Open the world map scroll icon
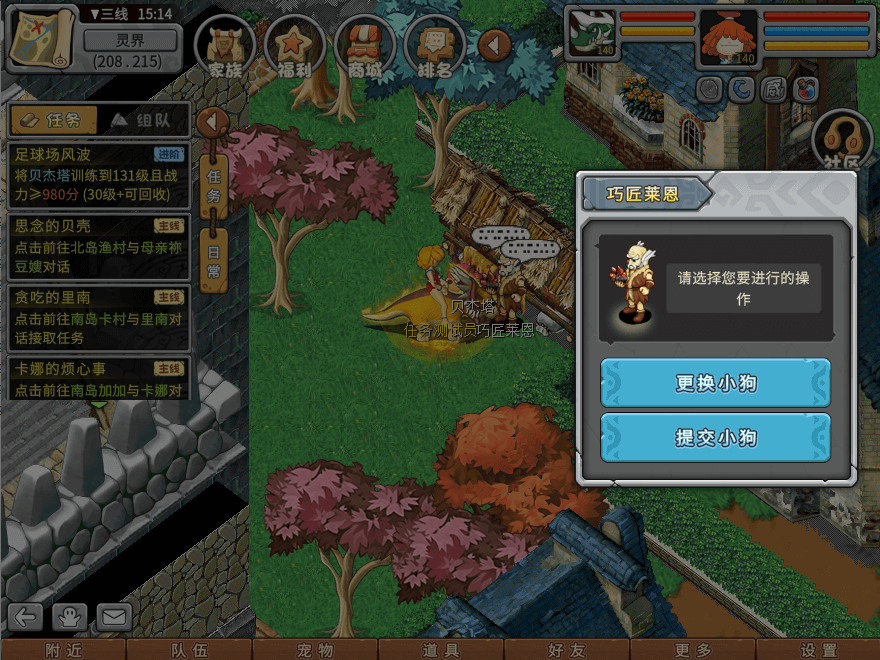Viewport: 880px width, 660px height. click(x=41, y=39)
